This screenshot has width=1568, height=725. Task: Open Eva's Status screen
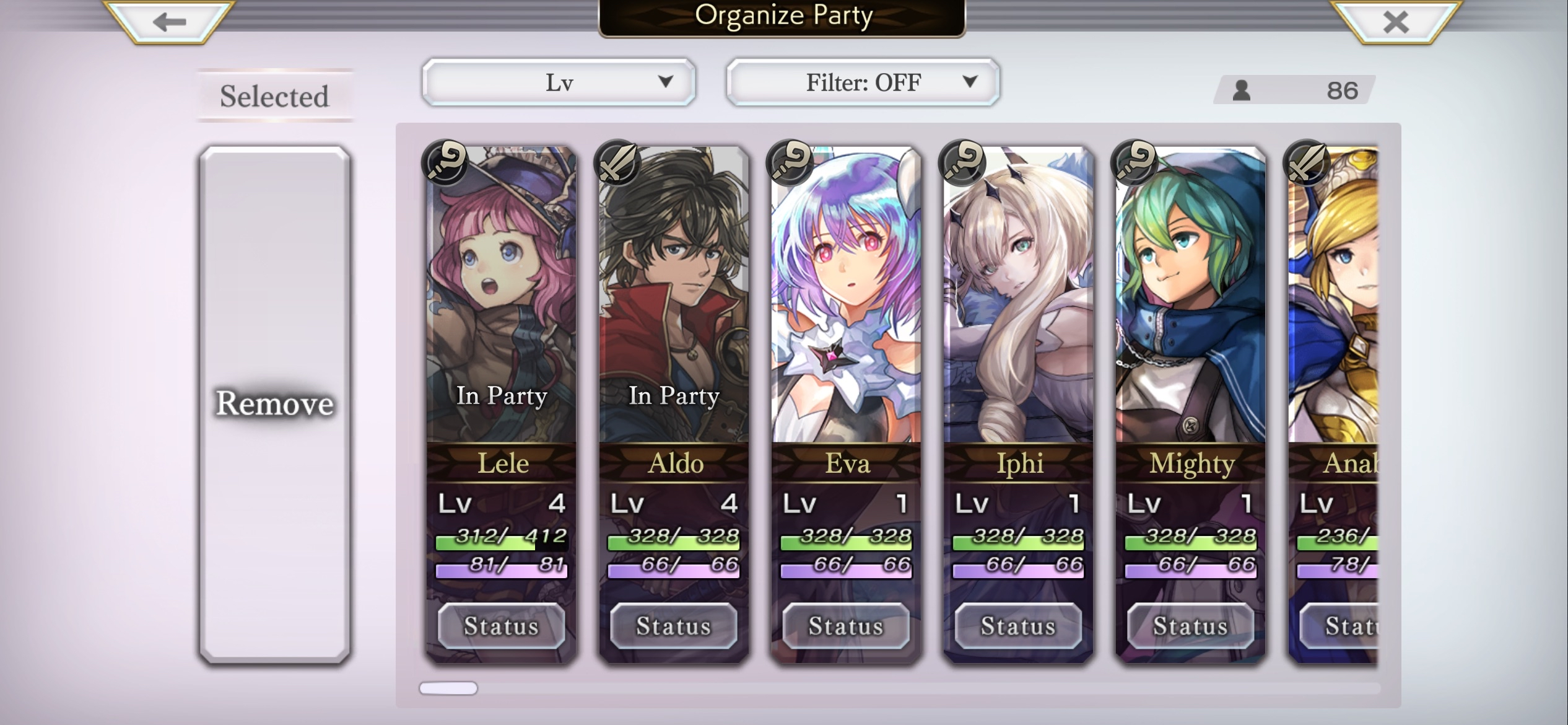click(x=847, y=626)
